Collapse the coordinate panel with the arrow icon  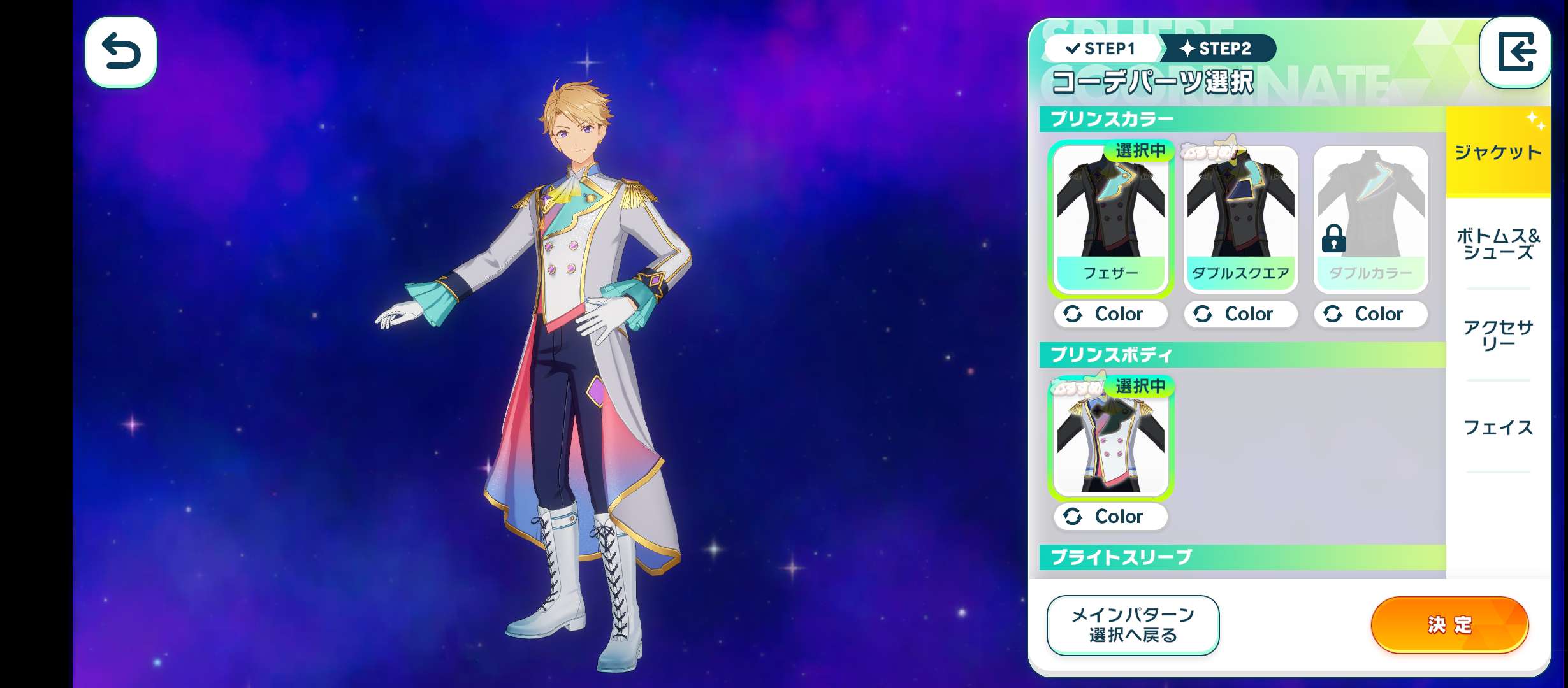1515,52
